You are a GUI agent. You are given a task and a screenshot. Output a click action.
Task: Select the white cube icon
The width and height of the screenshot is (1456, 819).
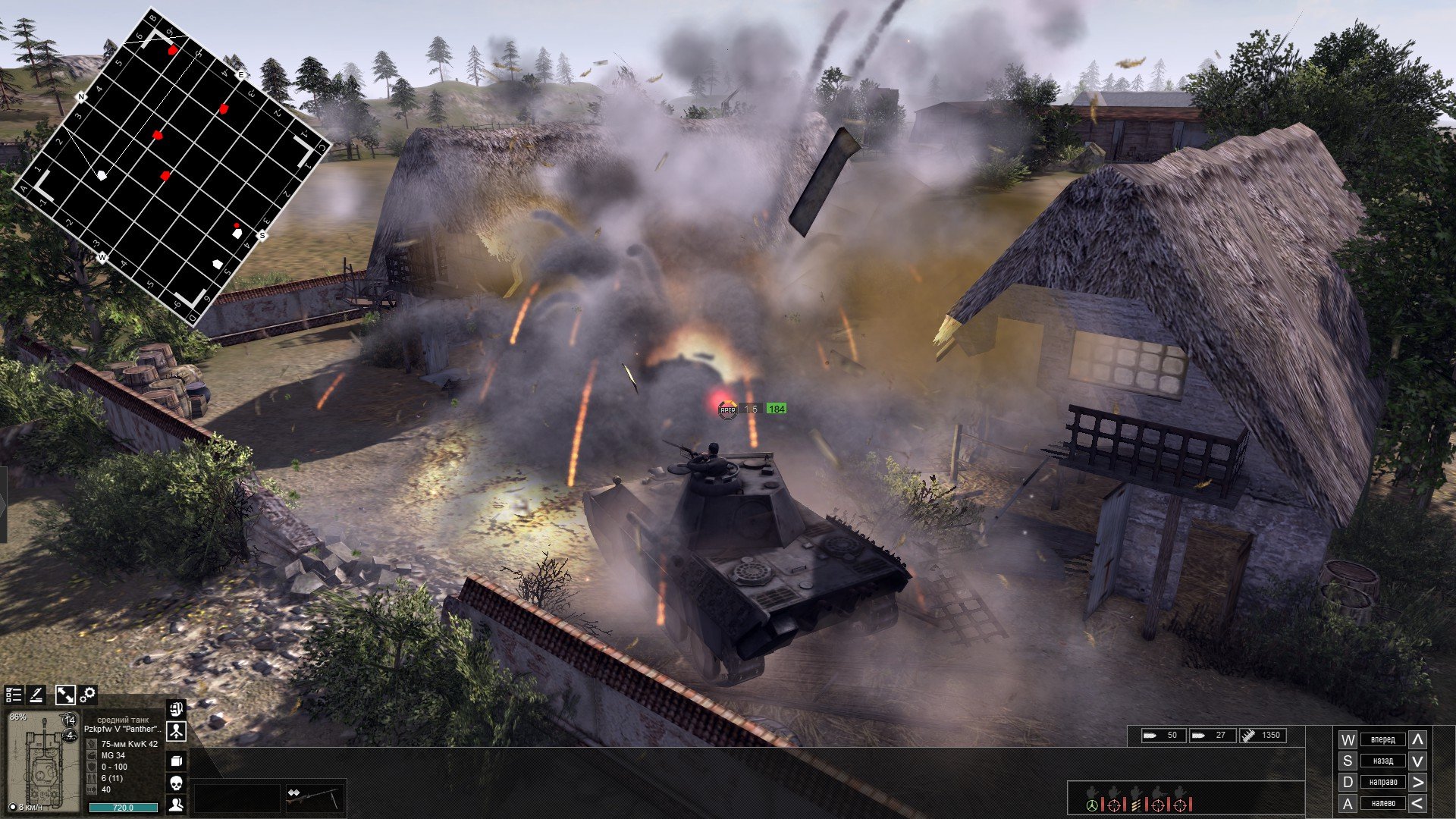[176, 761]
